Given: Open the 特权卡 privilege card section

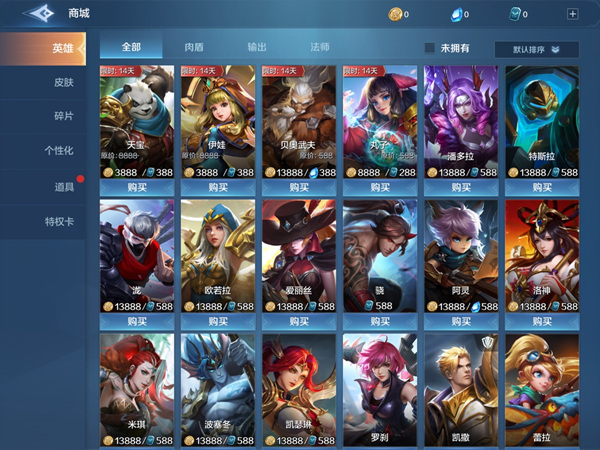Looking at the screenshot, I should [x=60, y=221].
